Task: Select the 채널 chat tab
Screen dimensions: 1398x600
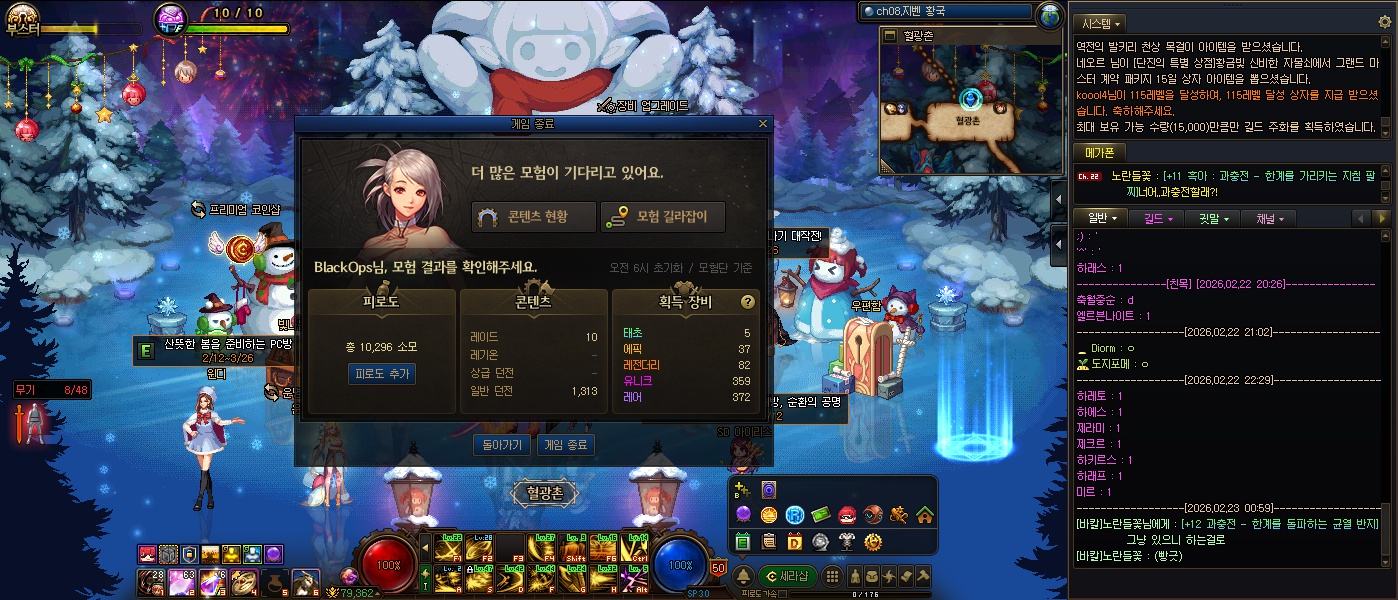Action: coord(1270,218)
